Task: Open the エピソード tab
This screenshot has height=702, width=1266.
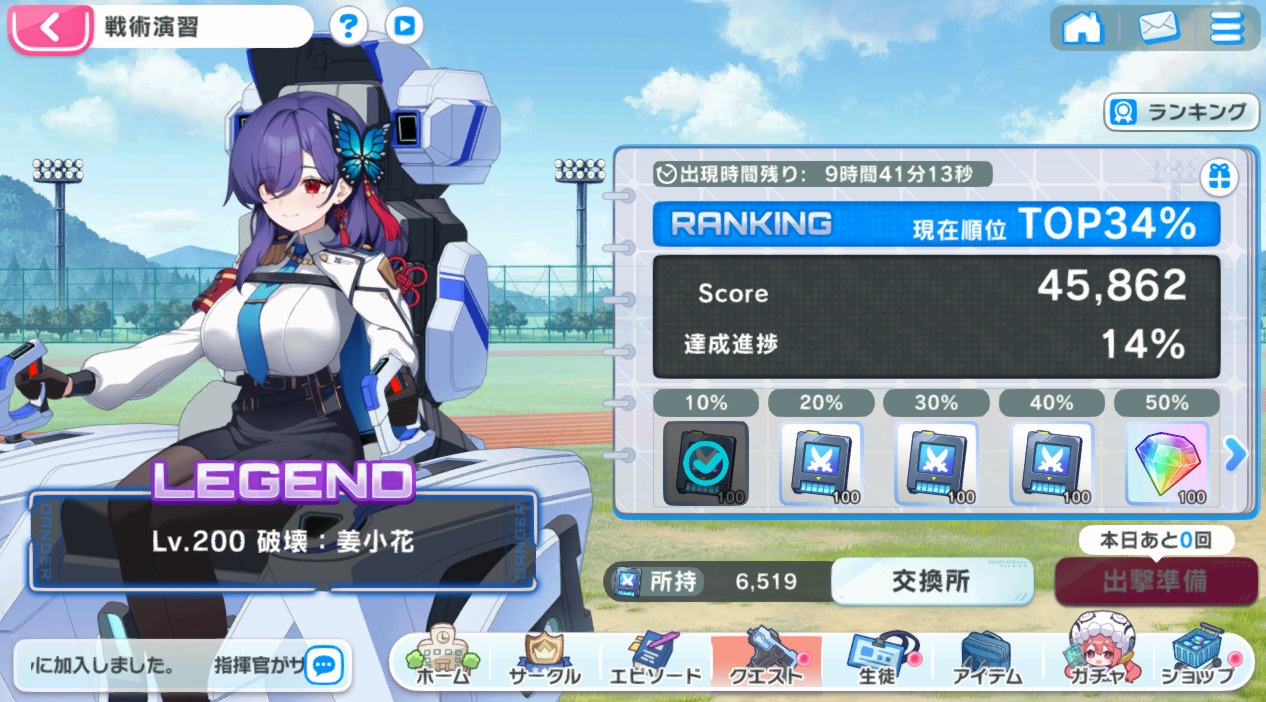Action: click(x=655, y=660)
